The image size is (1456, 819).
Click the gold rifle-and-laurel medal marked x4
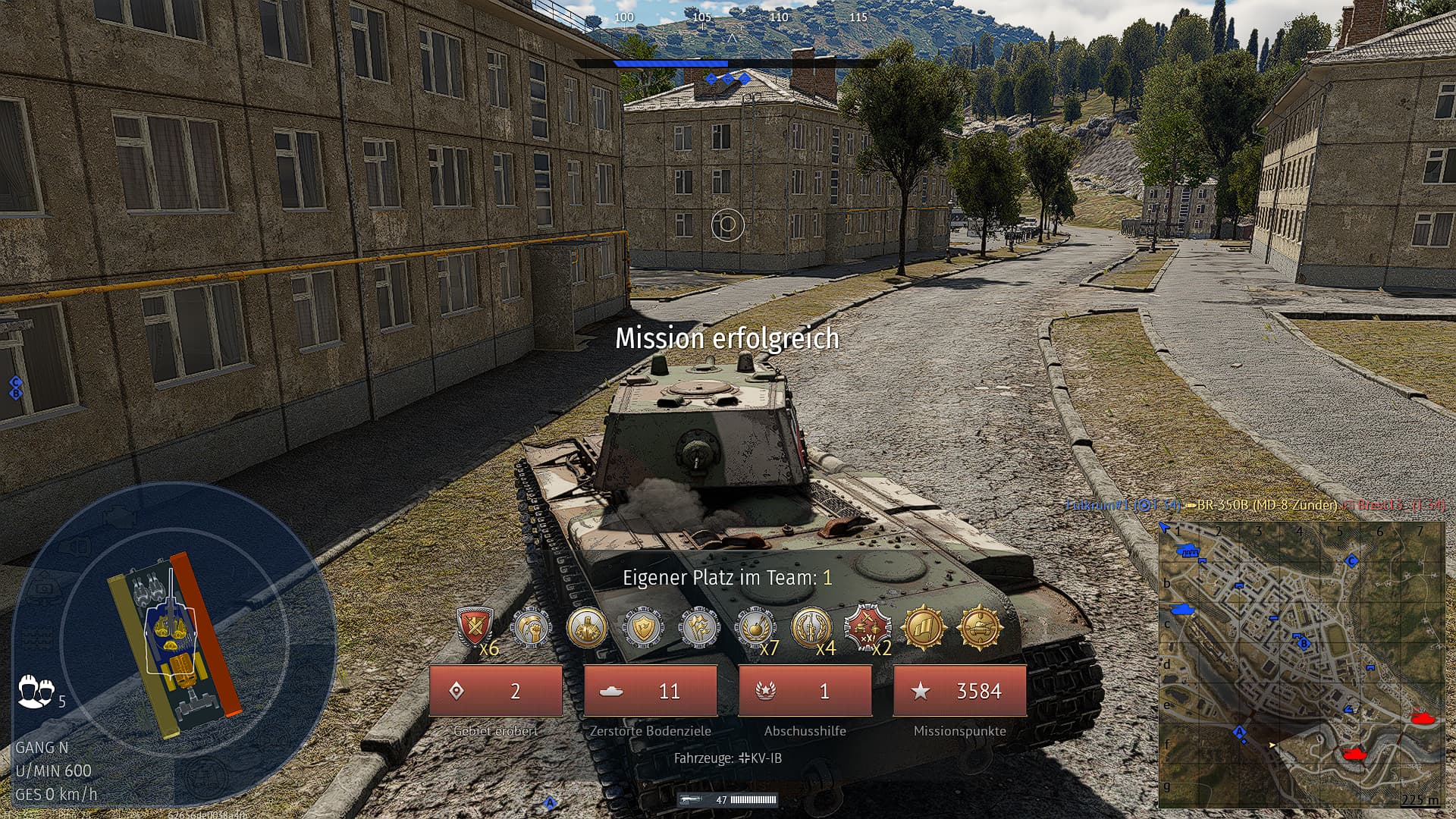(811, 627)
